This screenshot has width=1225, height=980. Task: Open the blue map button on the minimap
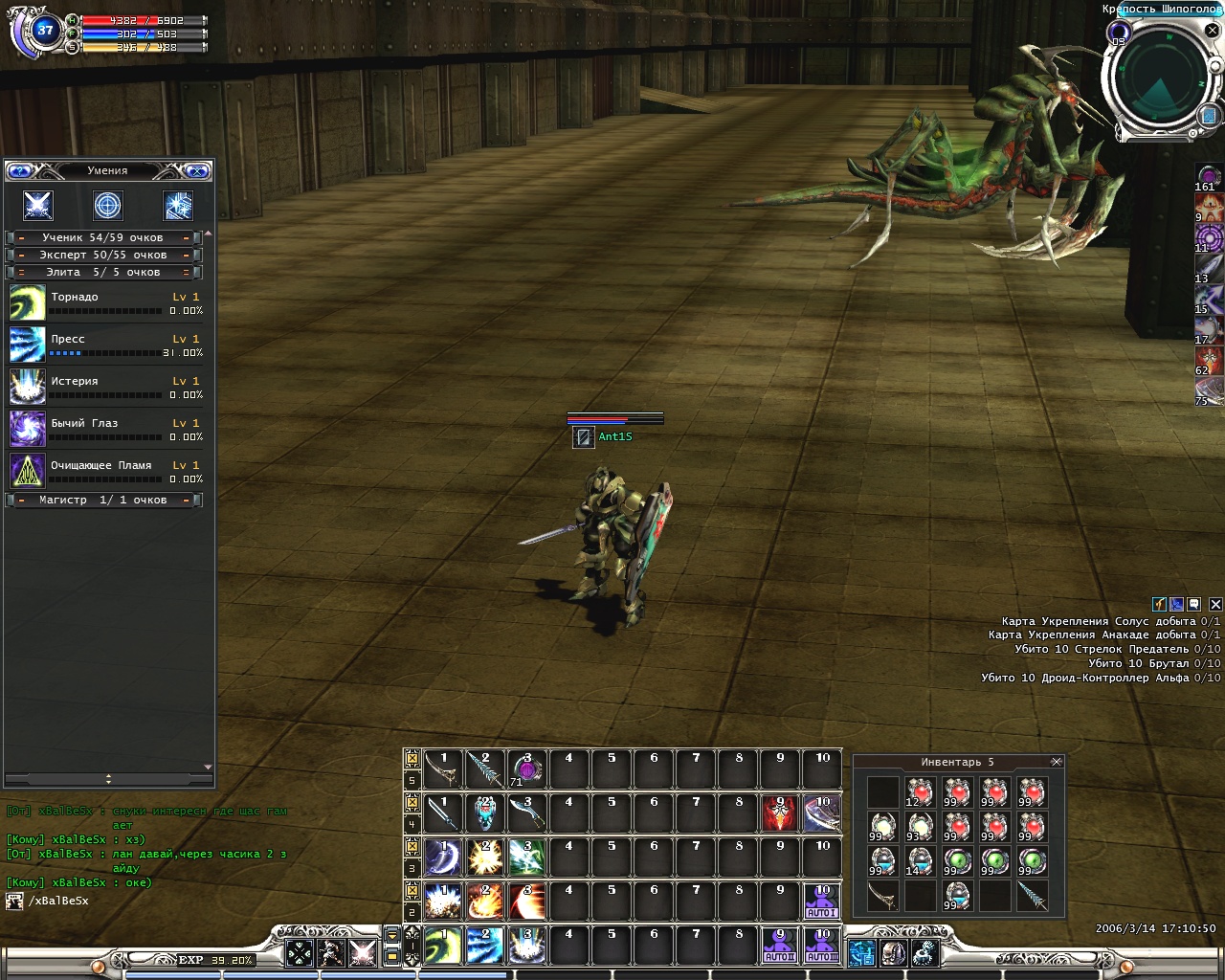1209,116
